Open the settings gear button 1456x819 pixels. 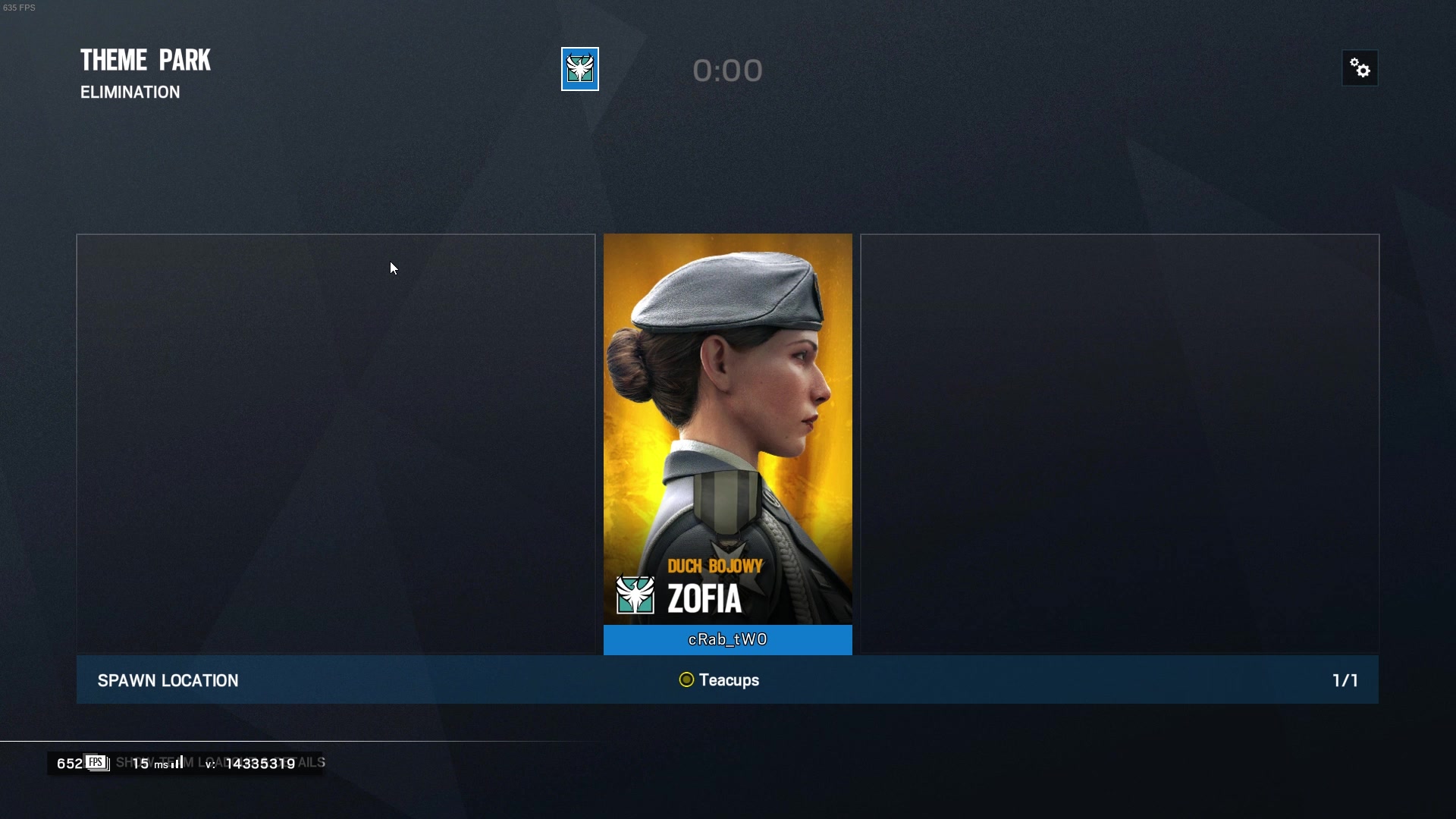pyautogui.click(x=1360, y=69)
